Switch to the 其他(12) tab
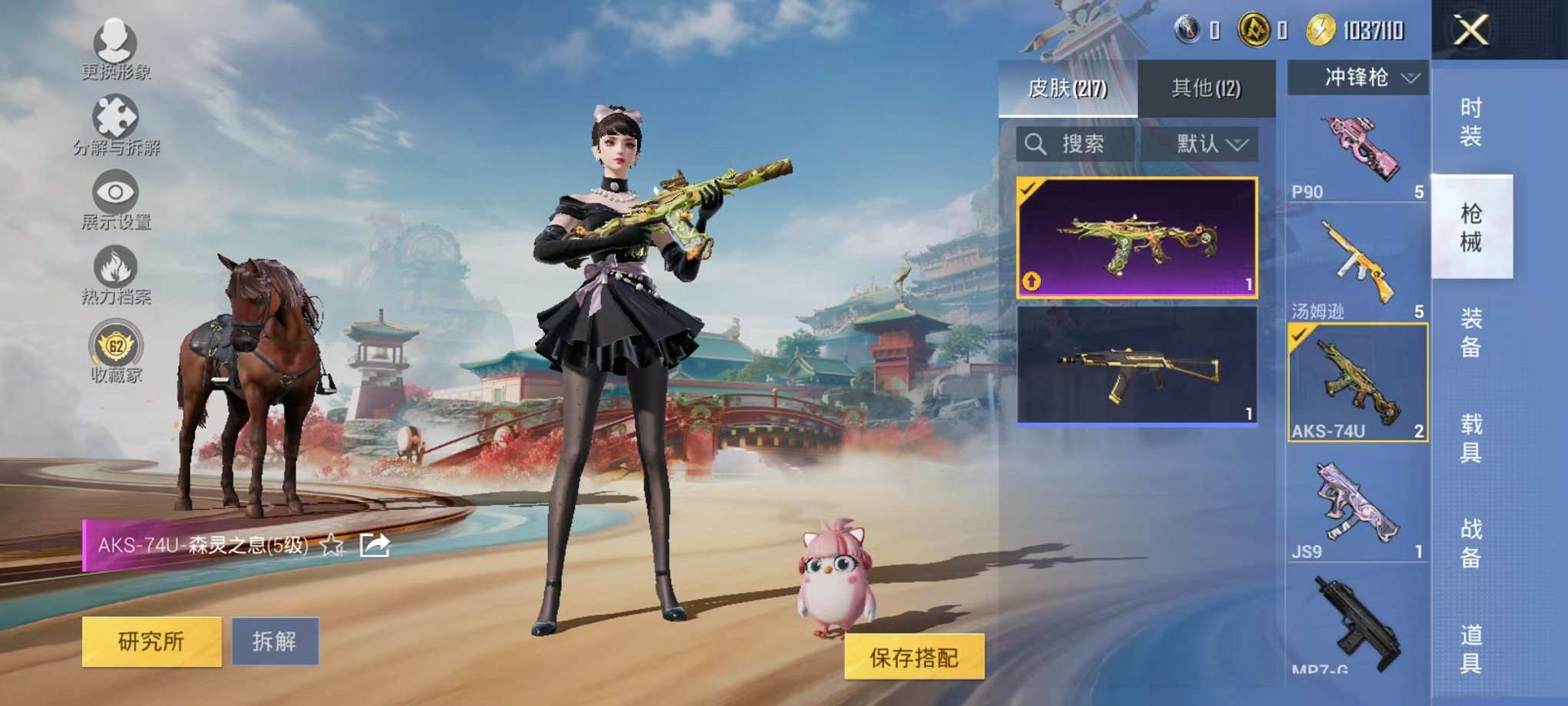1568x706 pixels. 1205,88
